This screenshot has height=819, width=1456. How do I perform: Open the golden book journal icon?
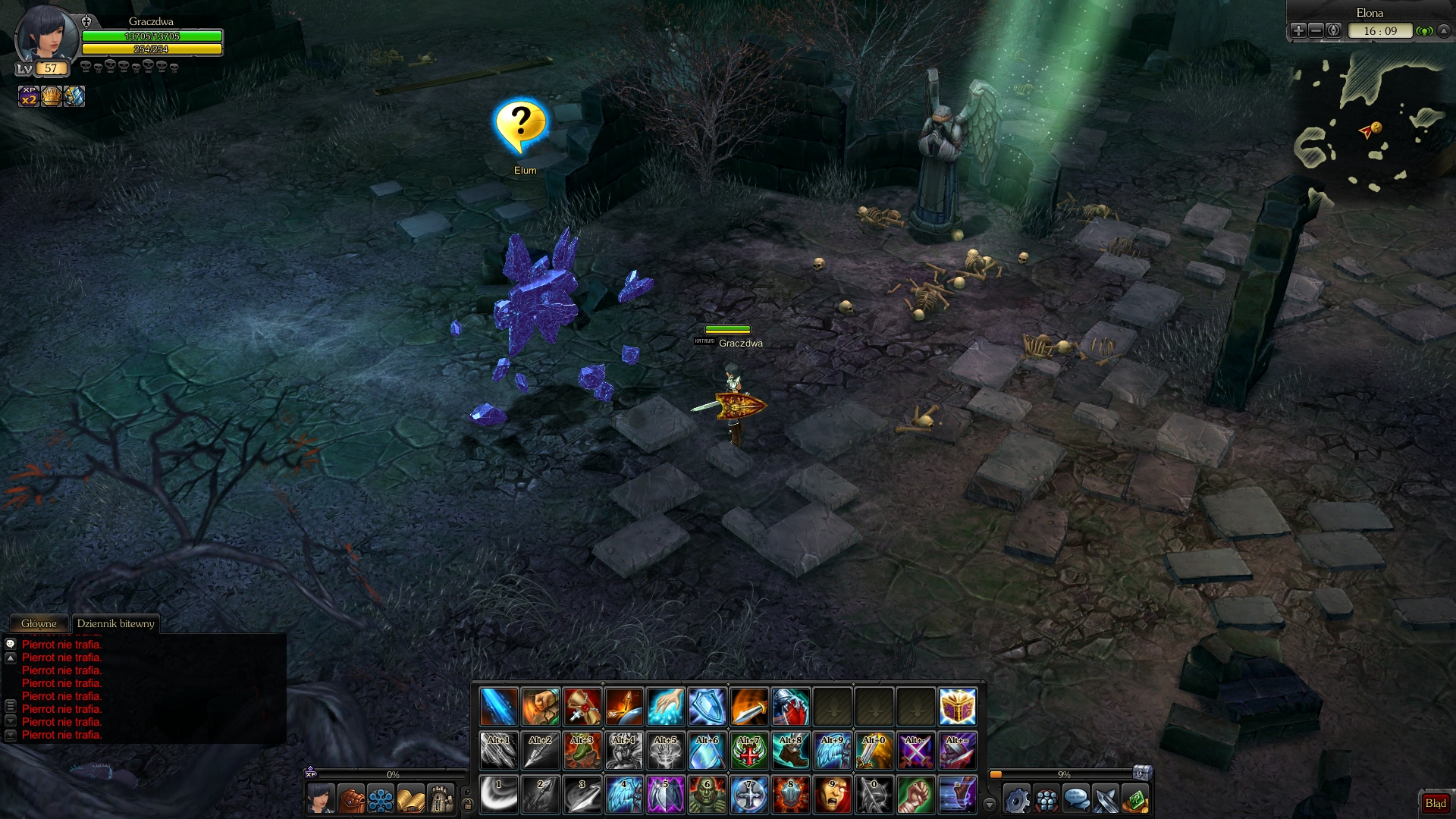tap(410, 799)
